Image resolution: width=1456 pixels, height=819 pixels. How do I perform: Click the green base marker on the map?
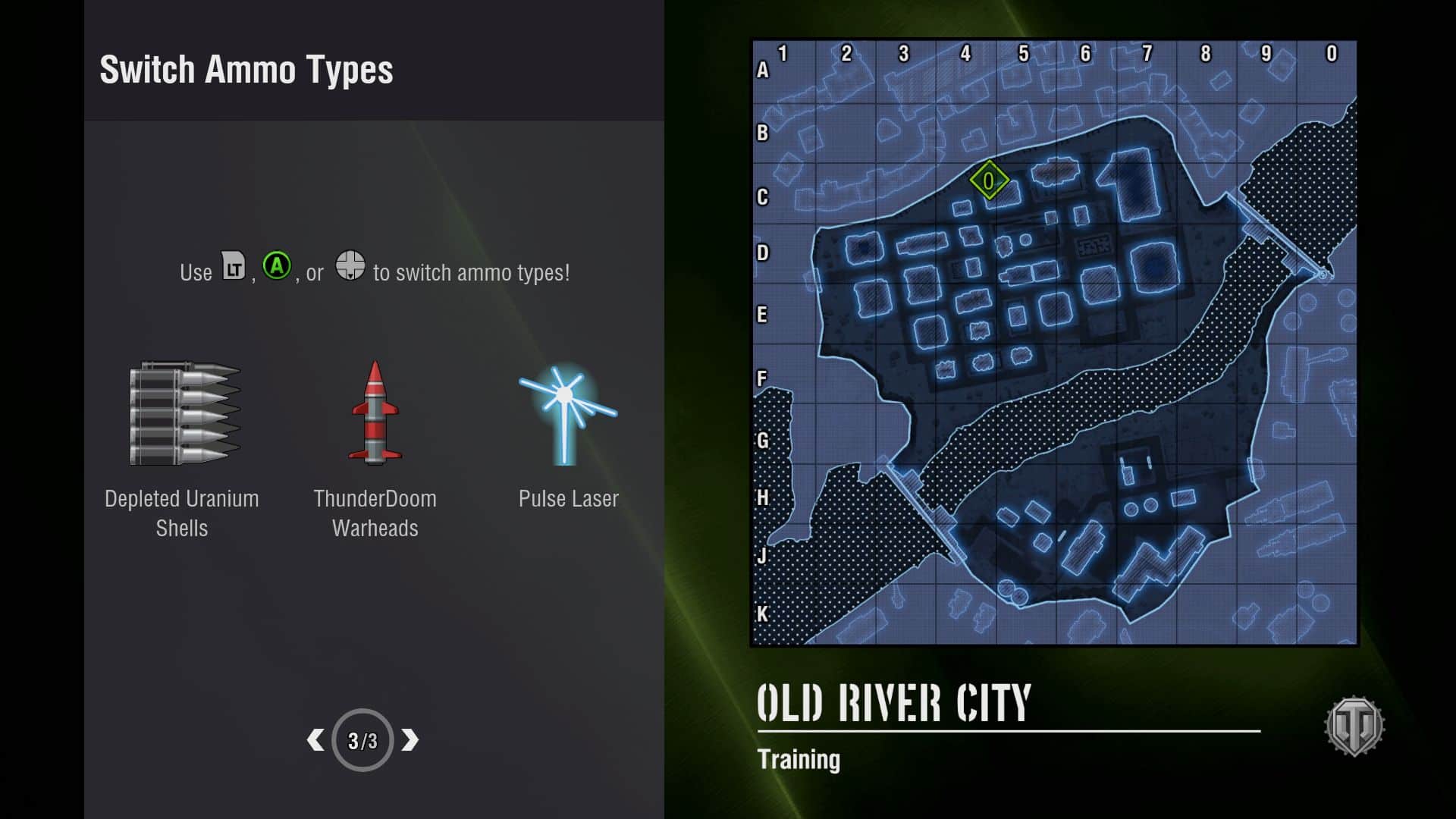tap(989, 180)
